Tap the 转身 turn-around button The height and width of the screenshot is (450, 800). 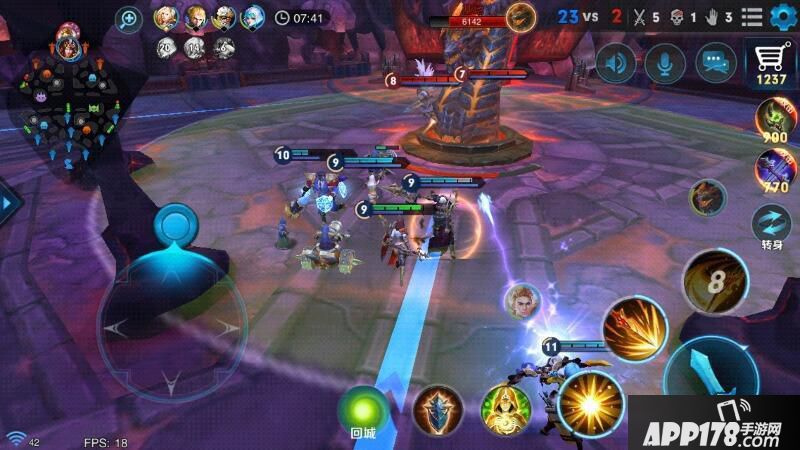pyautogui.click(x=773, y=224)
